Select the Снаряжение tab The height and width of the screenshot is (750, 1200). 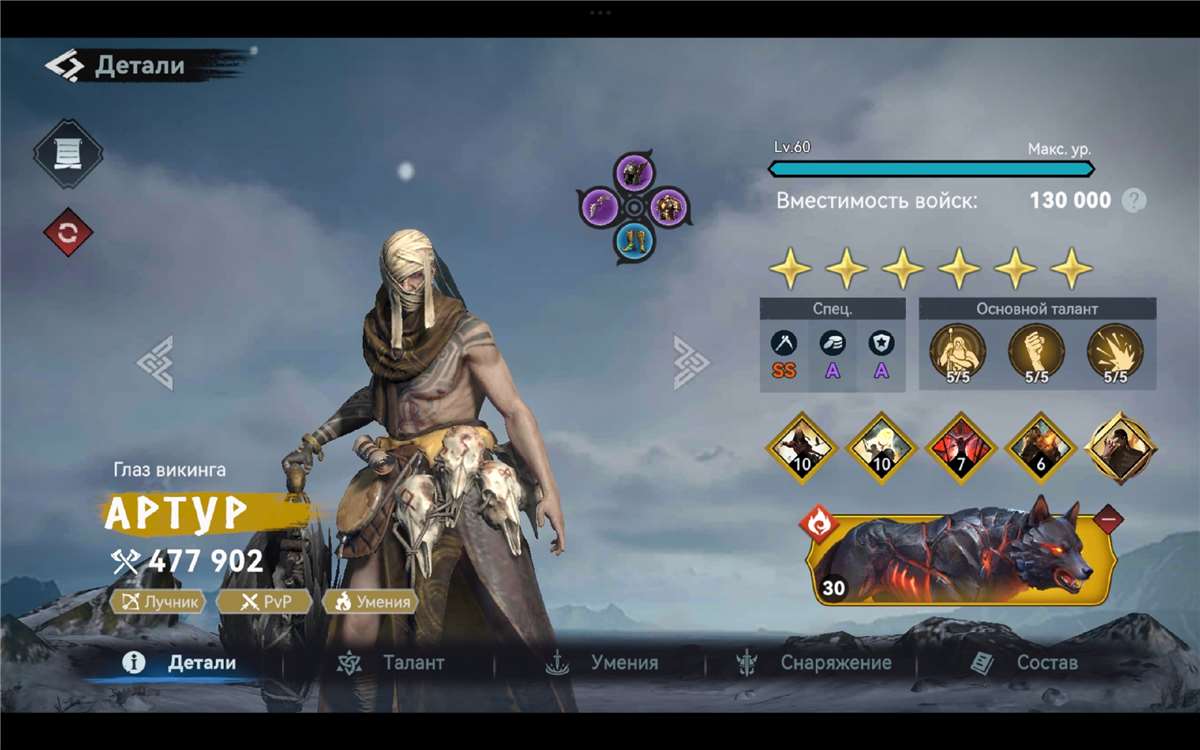813,663
